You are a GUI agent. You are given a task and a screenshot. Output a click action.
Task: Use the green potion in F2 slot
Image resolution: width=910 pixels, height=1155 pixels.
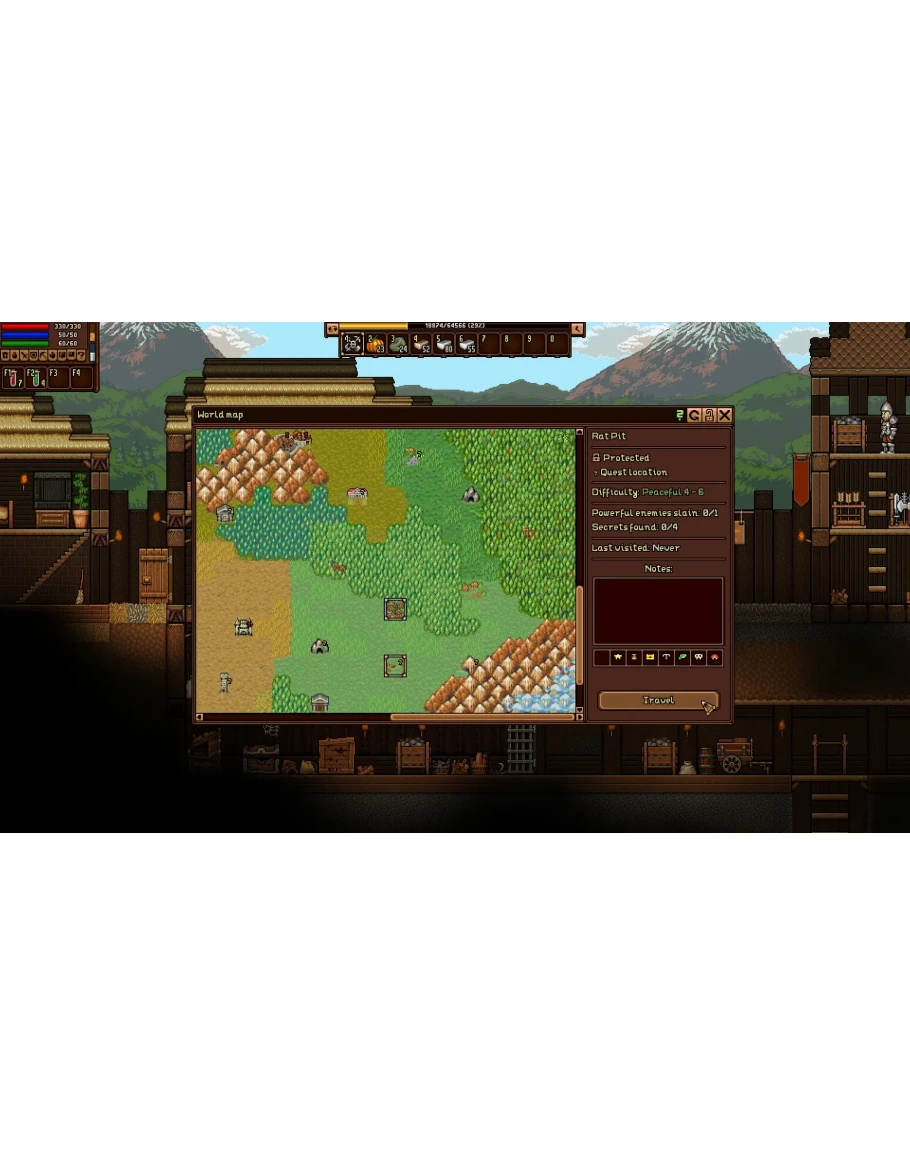[x=36, y=378]
